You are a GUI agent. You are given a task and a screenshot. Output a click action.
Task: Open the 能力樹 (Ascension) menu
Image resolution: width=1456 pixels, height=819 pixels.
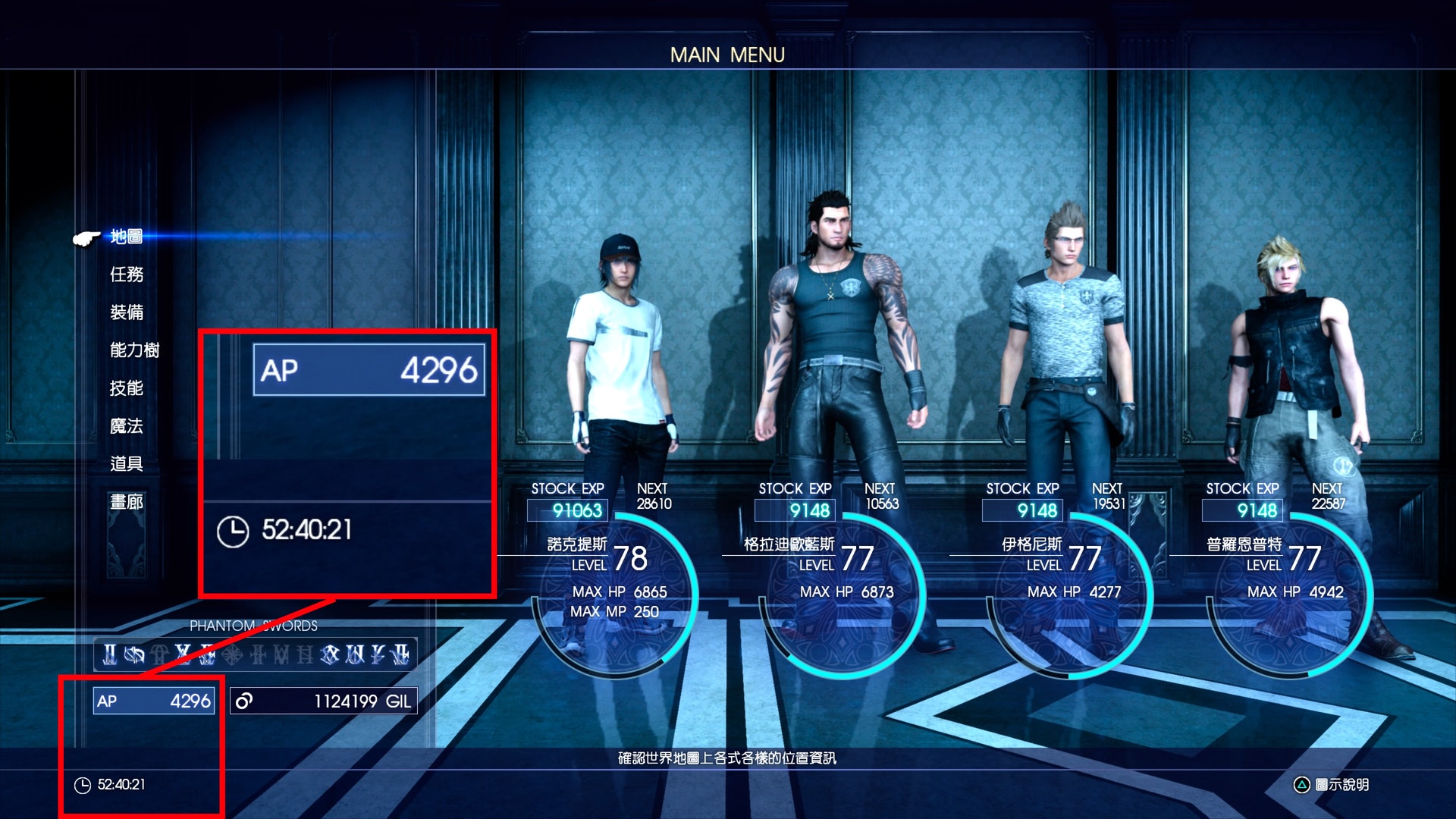(134, 350)
